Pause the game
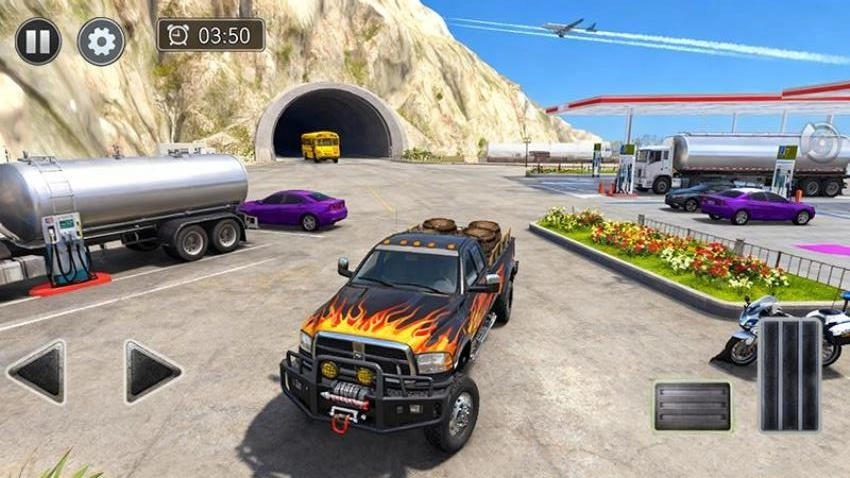The width and height of the screenshot is (850, 478). [x=38, y=41]
